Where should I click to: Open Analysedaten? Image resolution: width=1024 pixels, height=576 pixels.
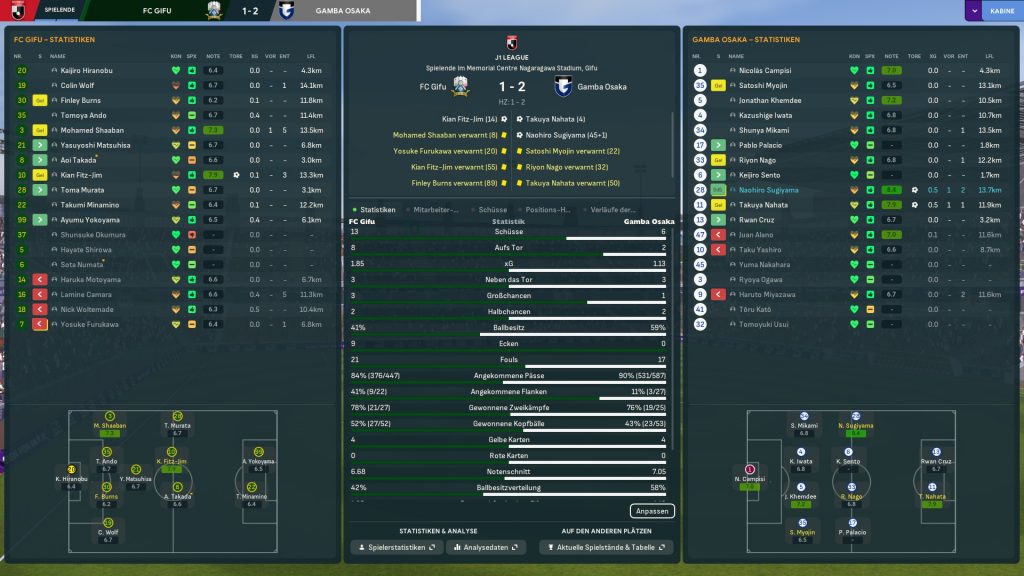pos(486,547)
